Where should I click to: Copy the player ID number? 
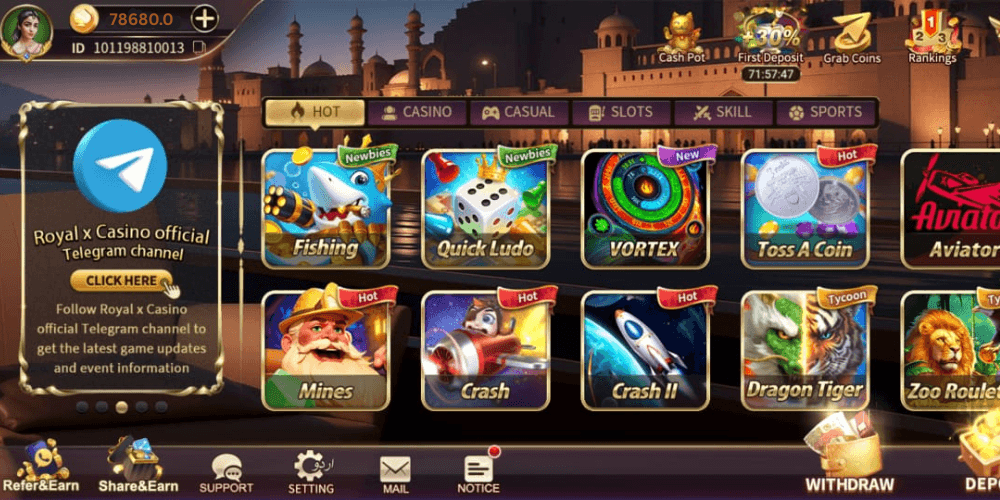click(x=199, y=47)
